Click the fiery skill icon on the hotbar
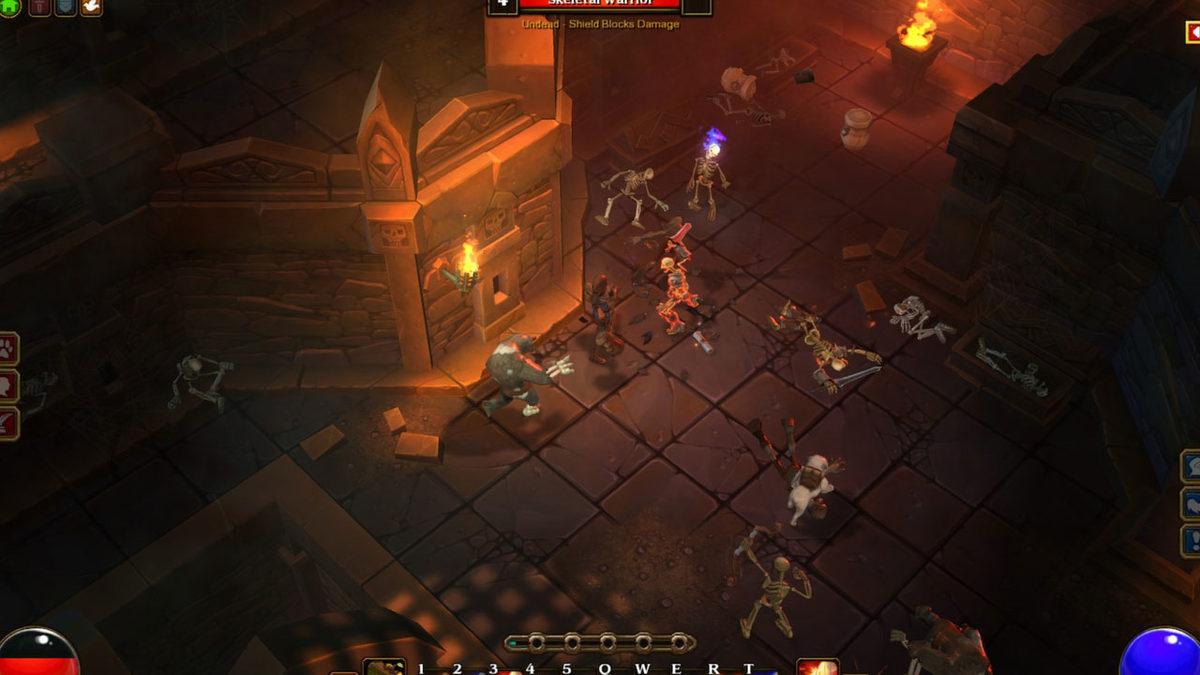The width and height of the screenshot is (1200, 675). (x=817, y=667)
